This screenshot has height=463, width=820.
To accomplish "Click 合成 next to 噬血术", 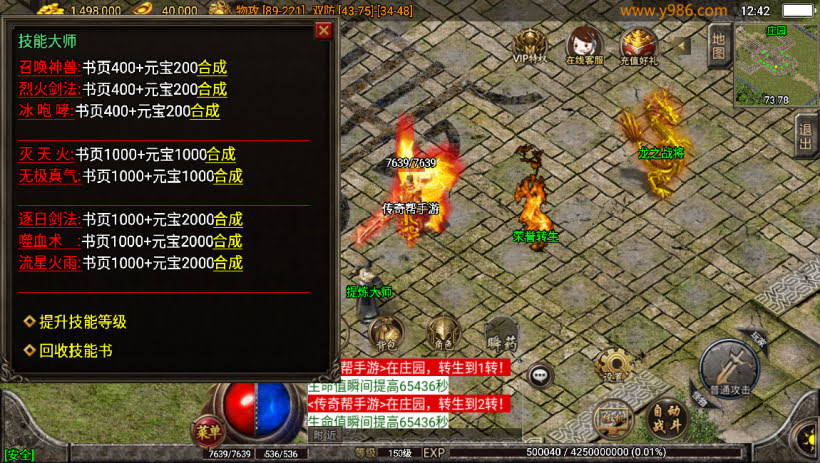I will point(228,241).
